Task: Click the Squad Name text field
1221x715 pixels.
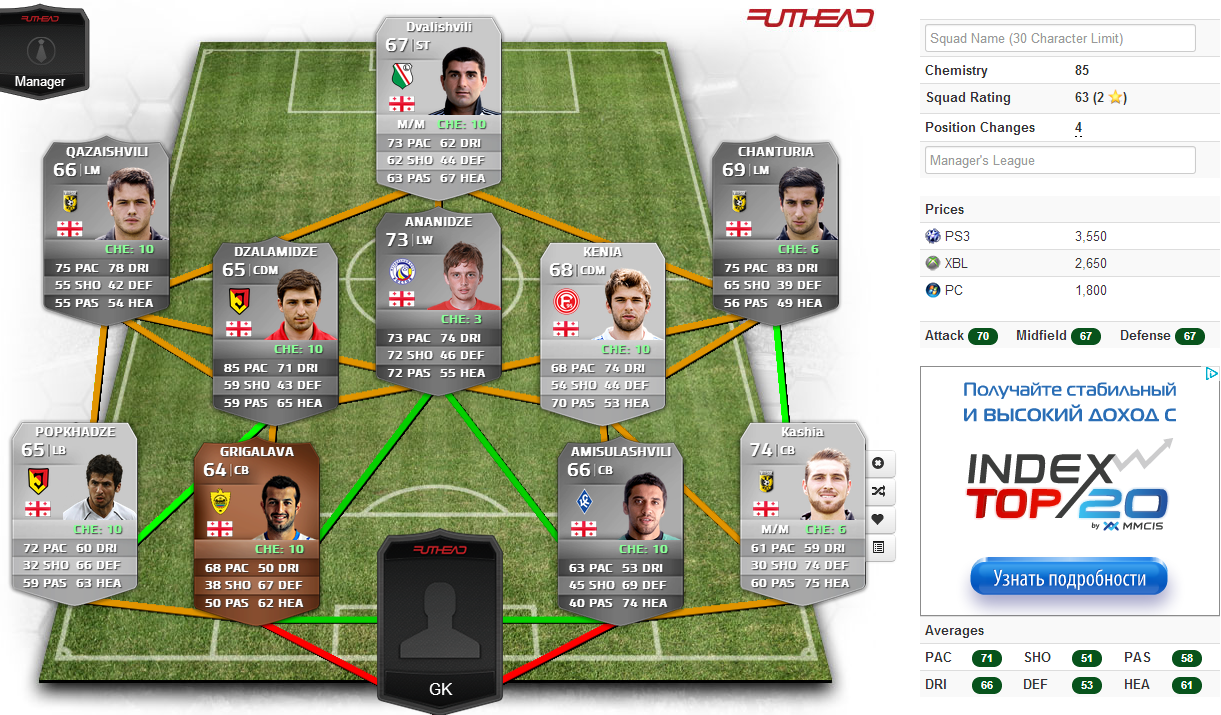Action: click(x=1060, y=38)
